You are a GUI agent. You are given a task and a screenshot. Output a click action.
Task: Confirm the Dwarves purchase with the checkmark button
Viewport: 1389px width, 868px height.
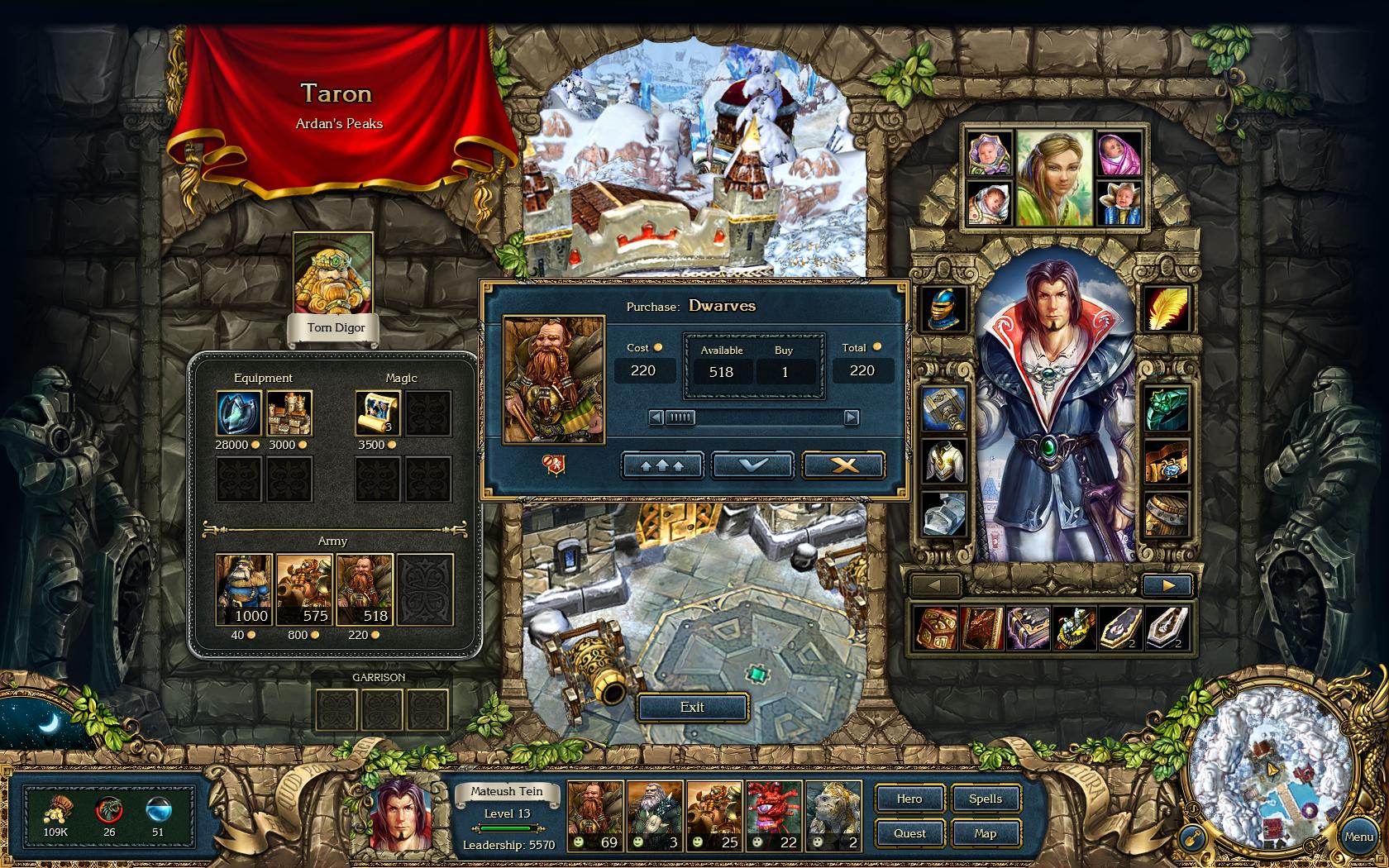click(752, 465)
